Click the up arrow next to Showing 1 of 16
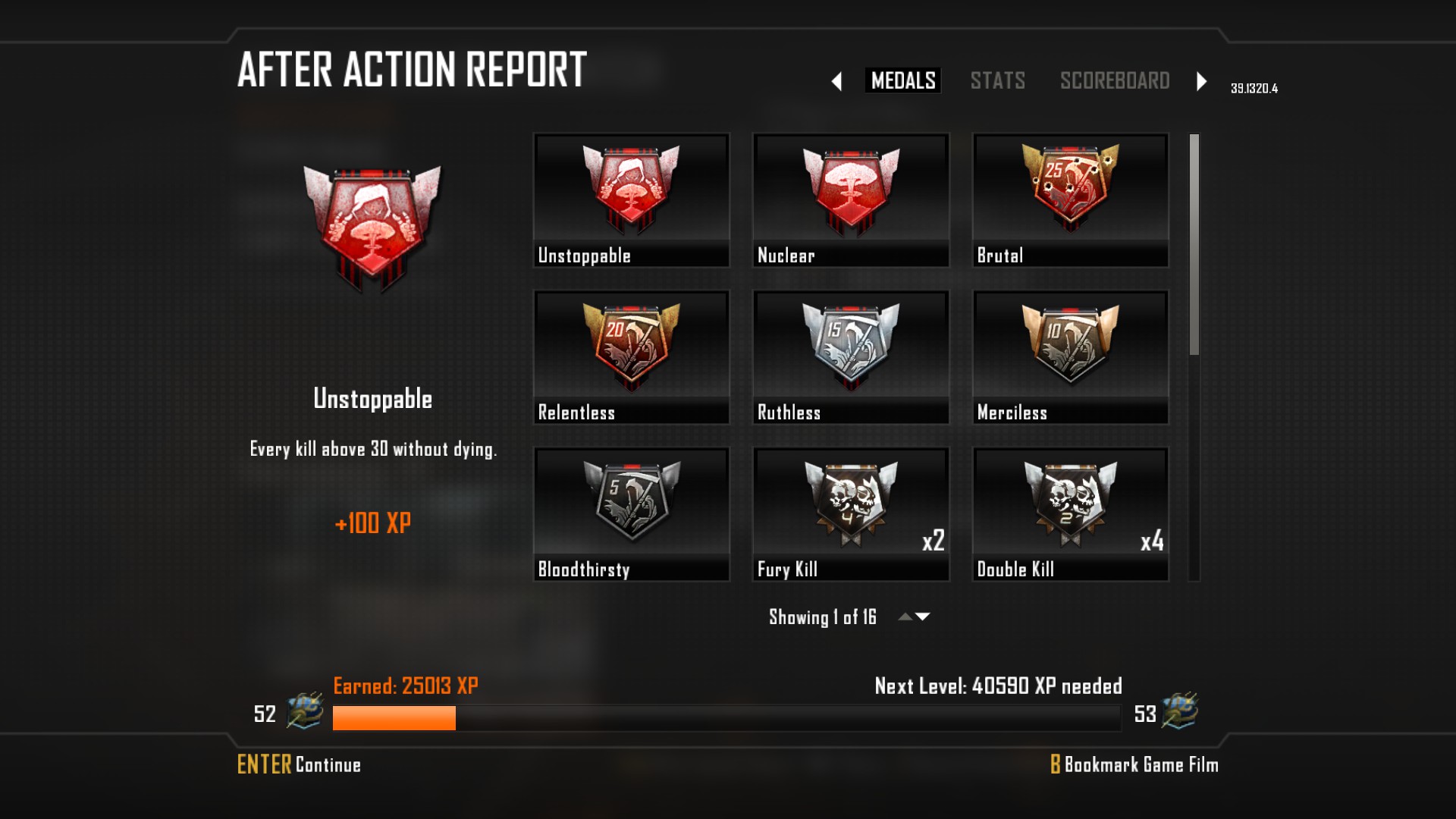1456x819 pixels. pos(905,617)
